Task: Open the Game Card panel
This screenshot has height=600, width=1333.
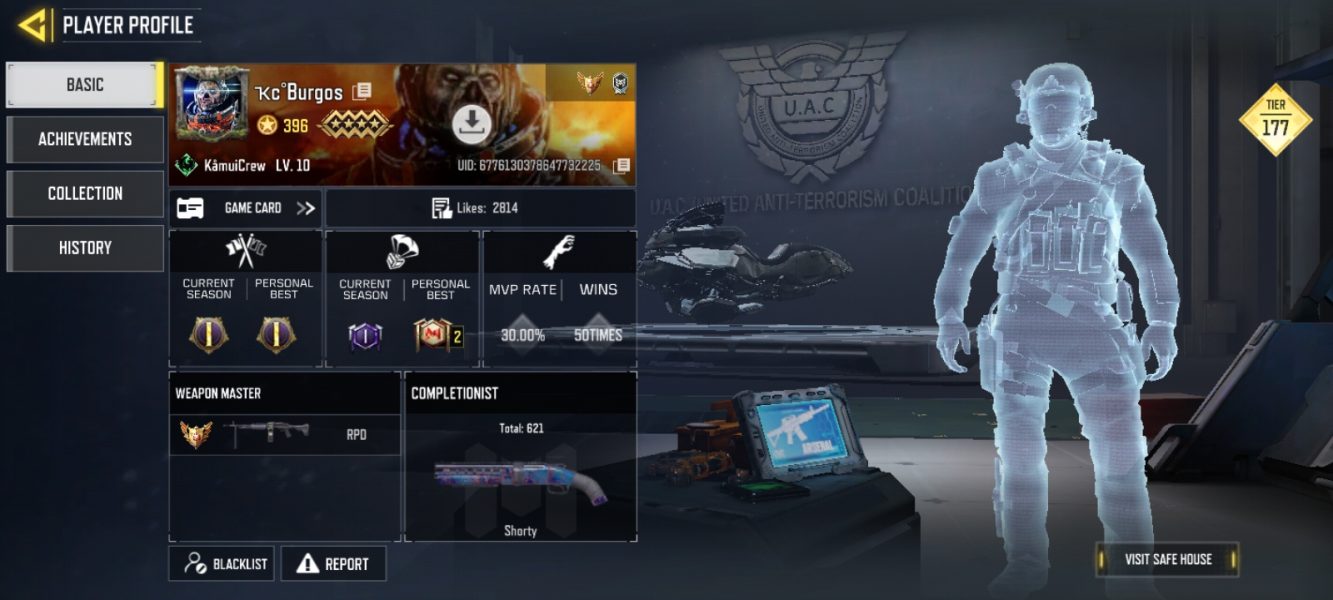Action: click(x=245, y=208)
